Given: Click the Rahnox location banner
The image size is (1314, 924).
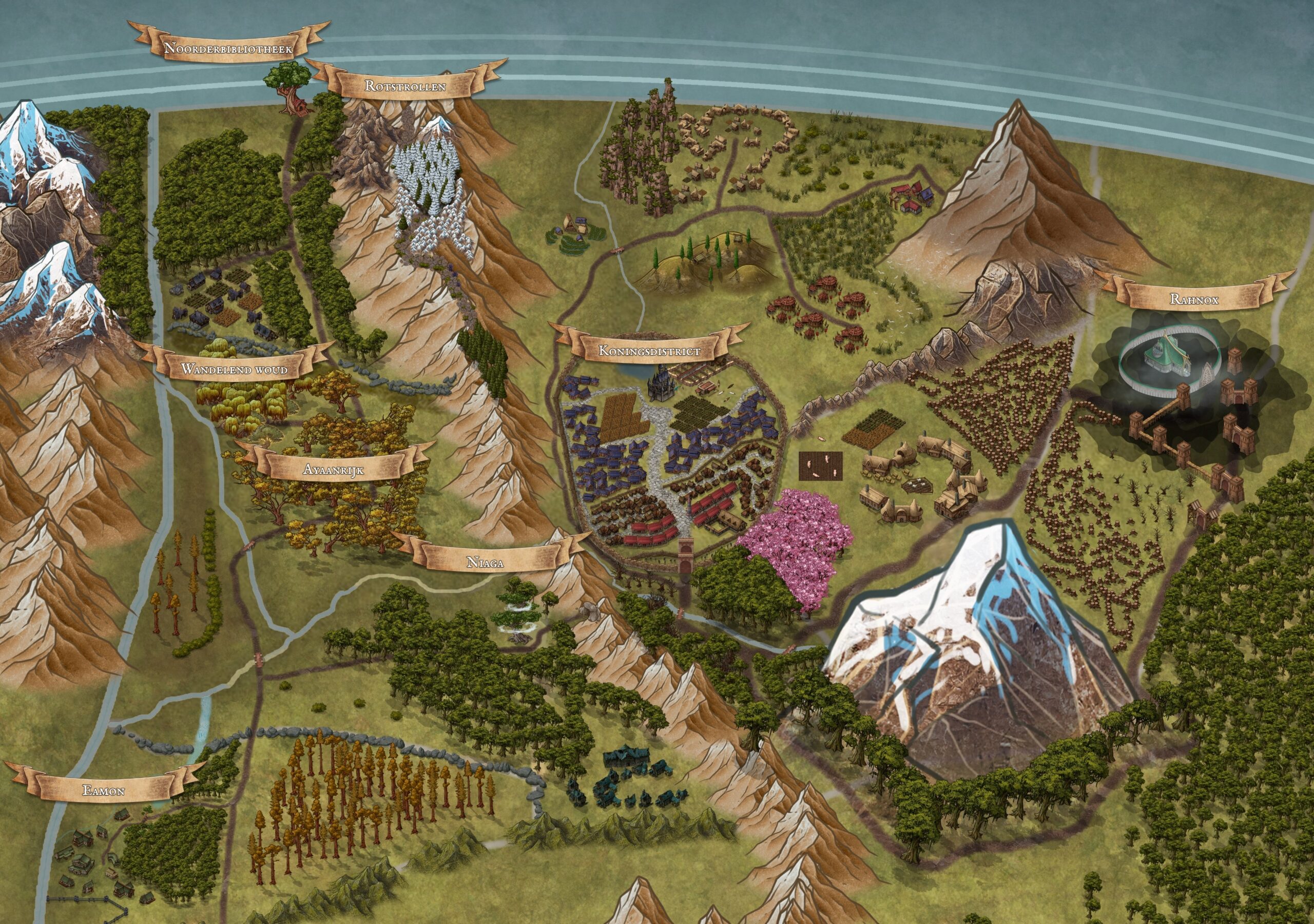Looking at the screenshot, I should point(1194,299).
